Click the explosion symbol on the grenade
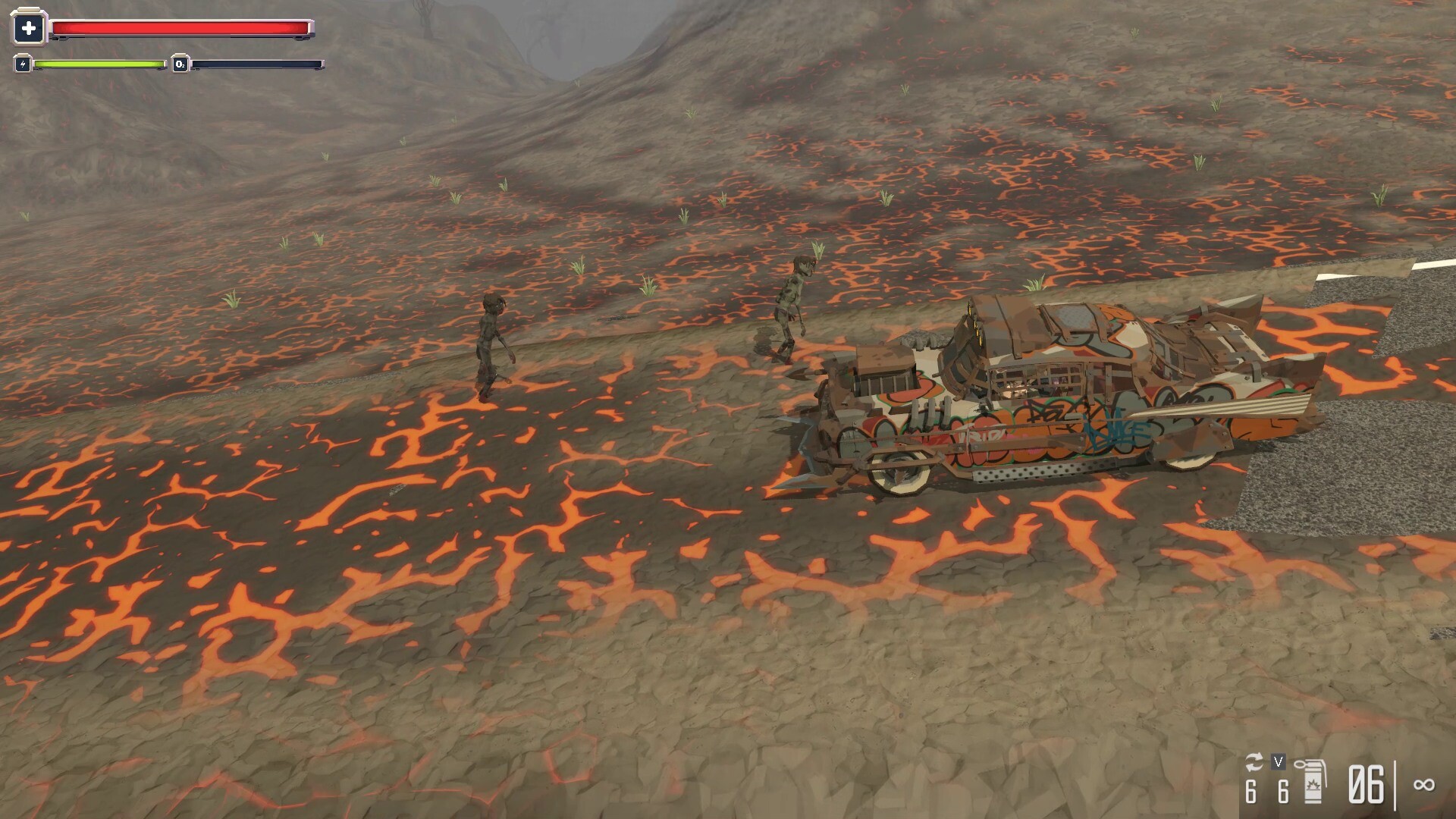Screen dimensions: 1456x819 (1314, 785)
